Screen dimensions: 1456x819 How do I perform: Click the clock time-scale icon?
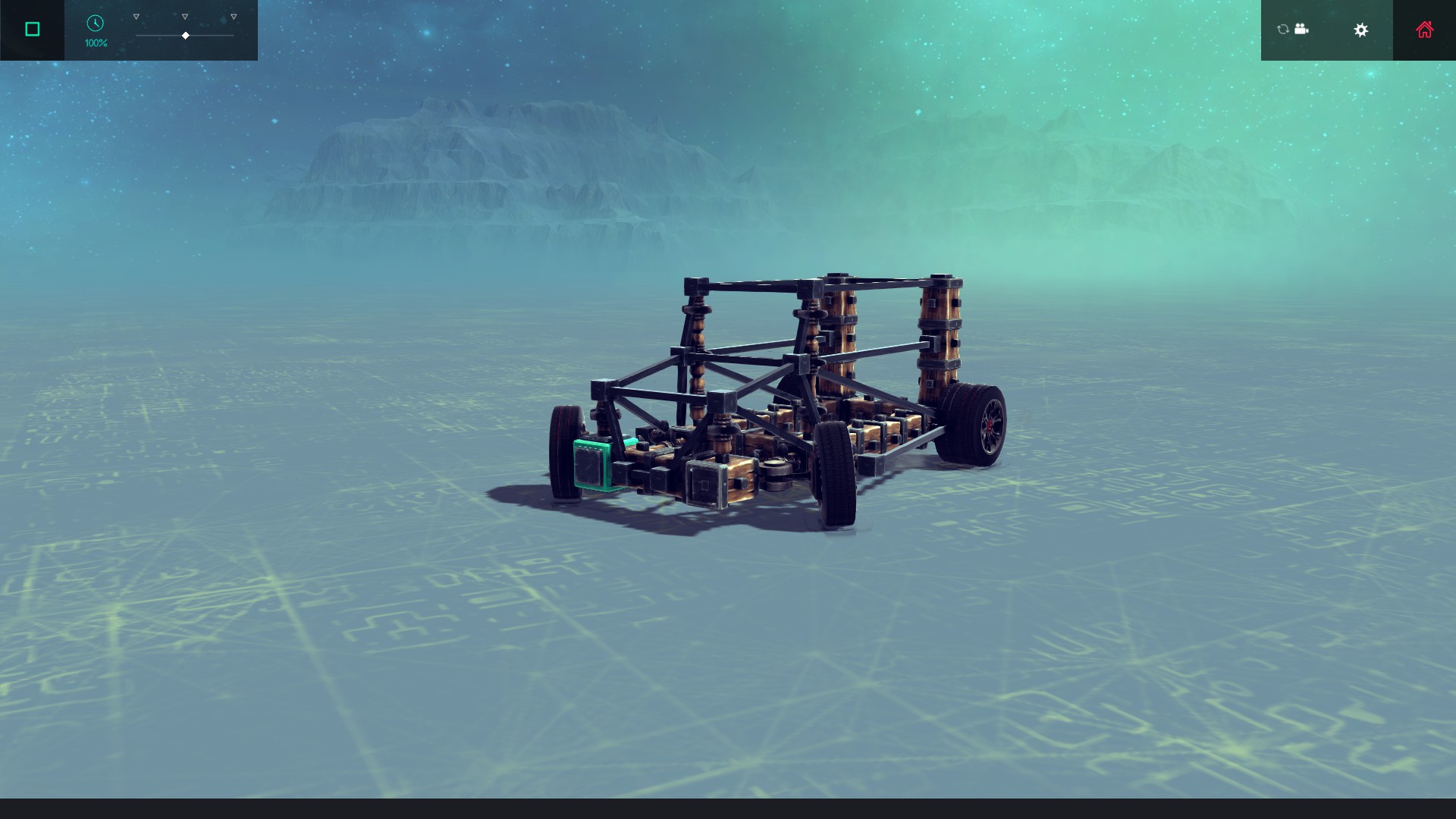pyautogui.click(x=95, y=24)
